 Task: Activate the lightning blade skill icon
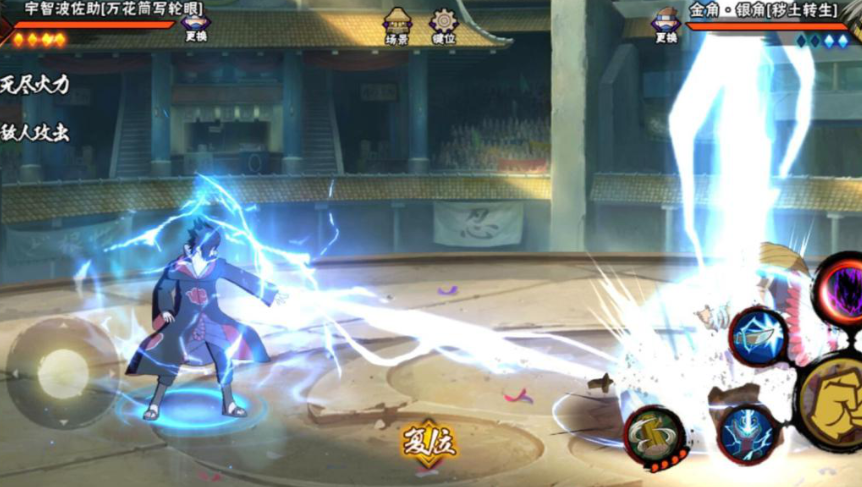coord(757,337)
